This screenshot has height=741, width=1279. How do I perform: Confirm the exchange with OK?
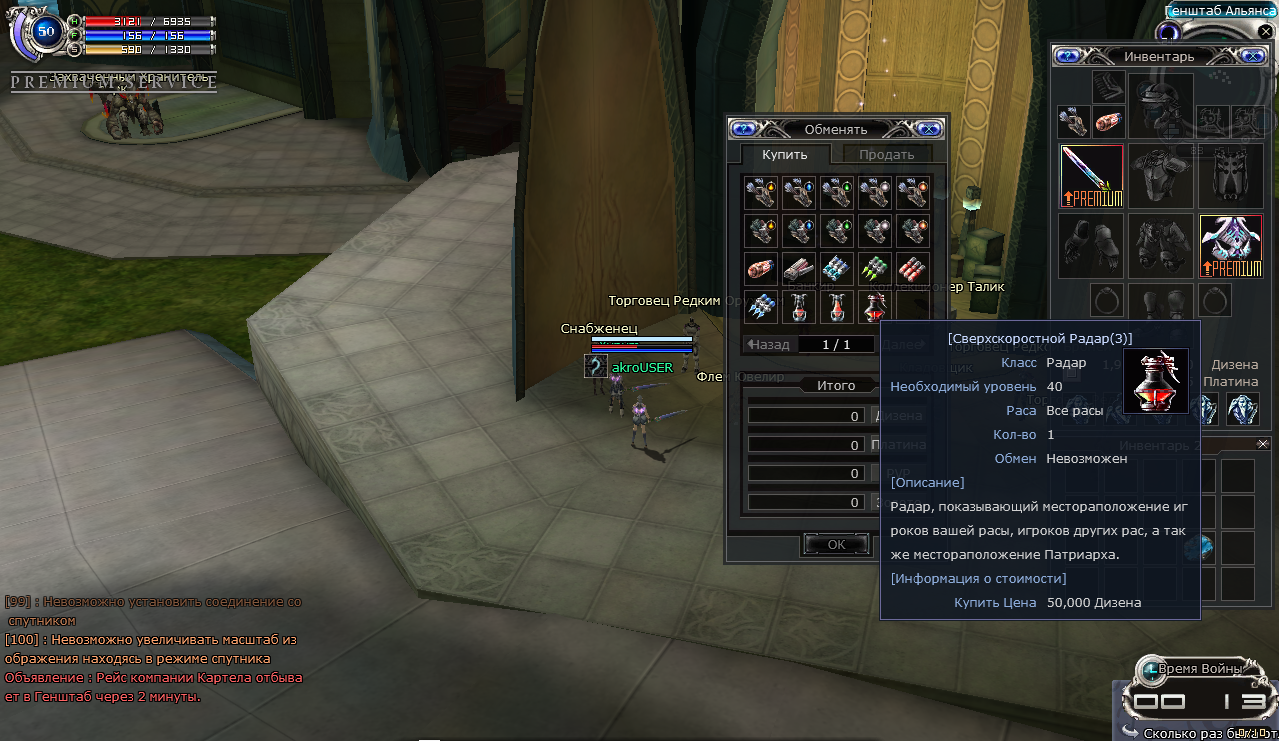[x=836, y=544]
